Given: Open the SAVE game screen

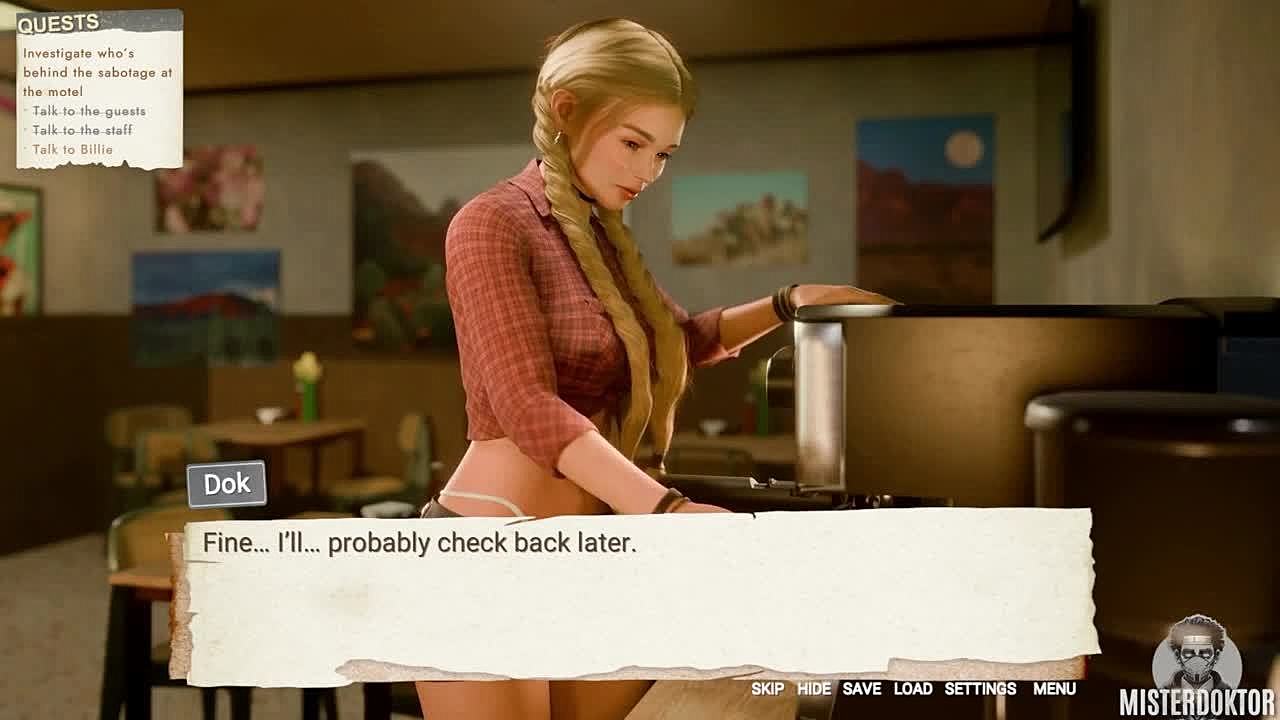Looking at the screenshot, I should (861, 689).
